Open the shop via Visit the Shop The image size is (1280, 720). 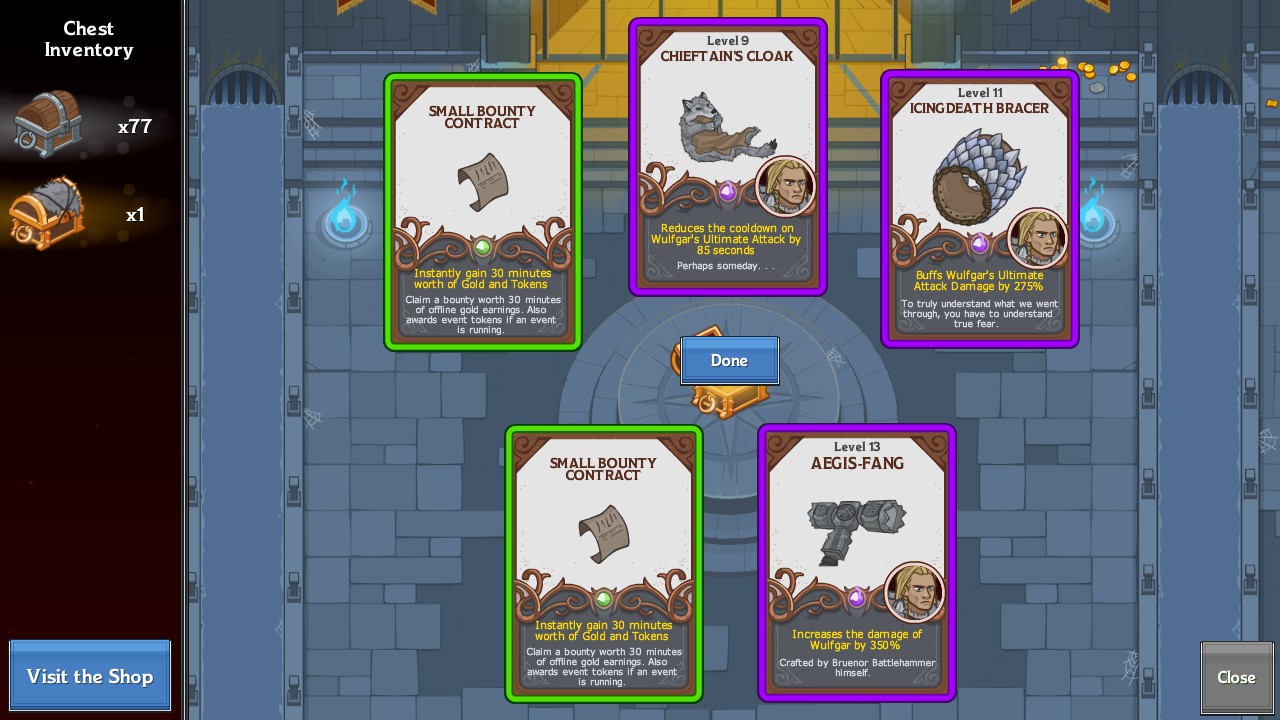[x=89, y=676]
